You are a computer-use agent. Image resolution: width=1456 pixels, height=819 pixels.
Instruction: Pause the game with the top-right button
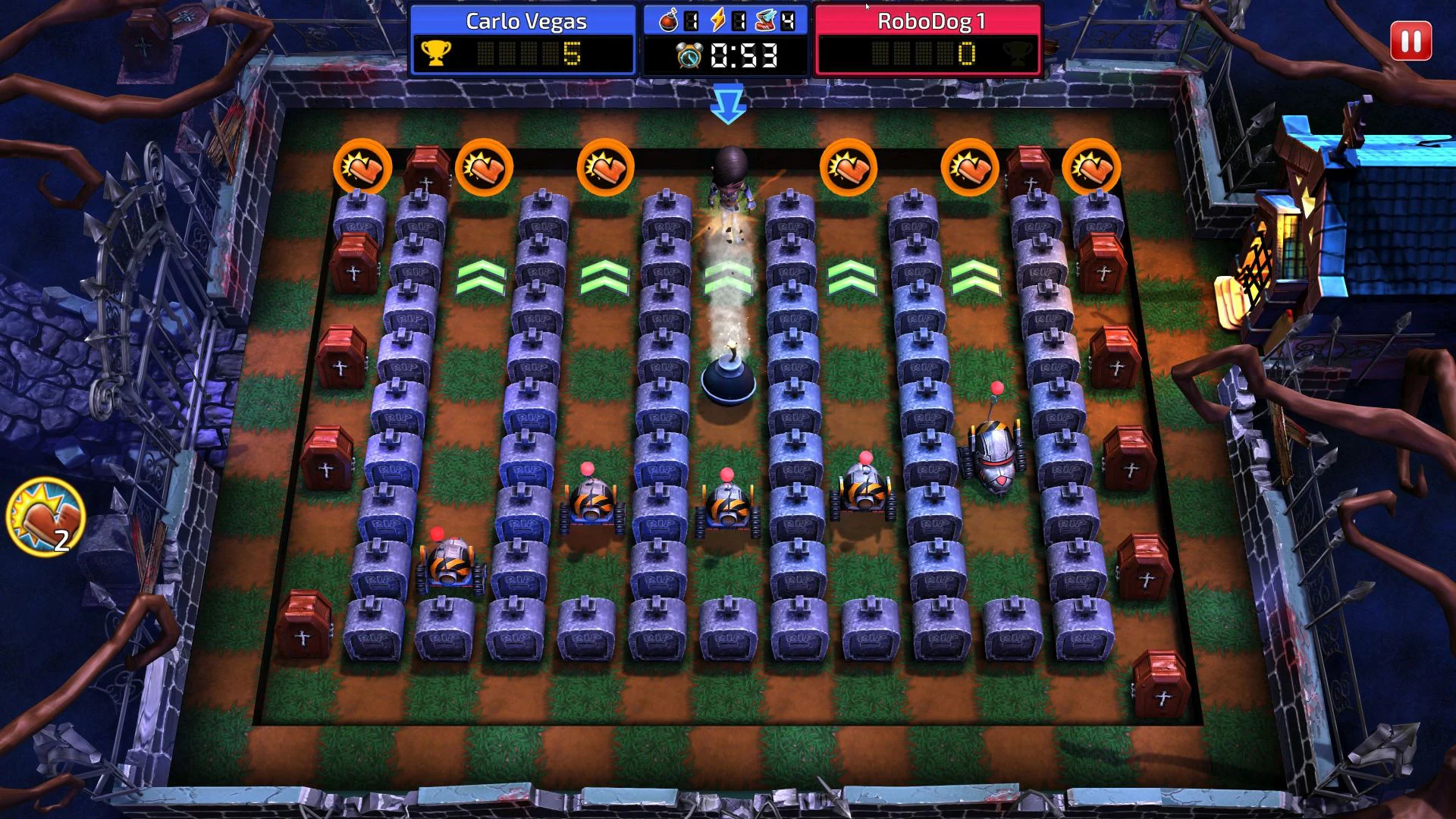point(1410,42)
